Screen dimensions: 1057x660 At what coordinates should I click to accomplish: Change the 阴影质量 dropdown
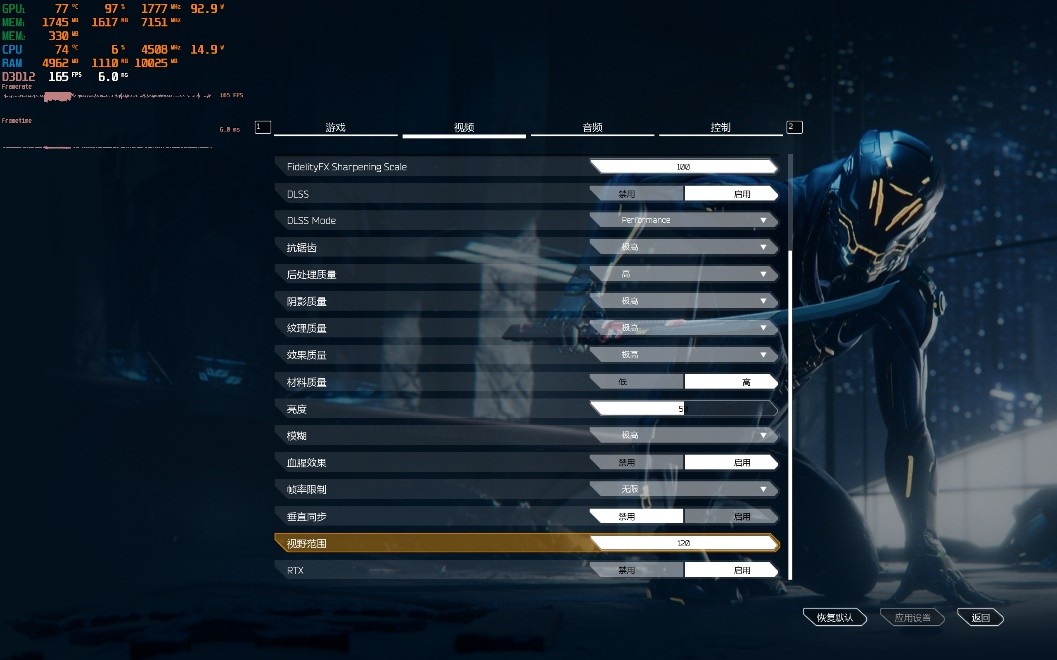683,301
